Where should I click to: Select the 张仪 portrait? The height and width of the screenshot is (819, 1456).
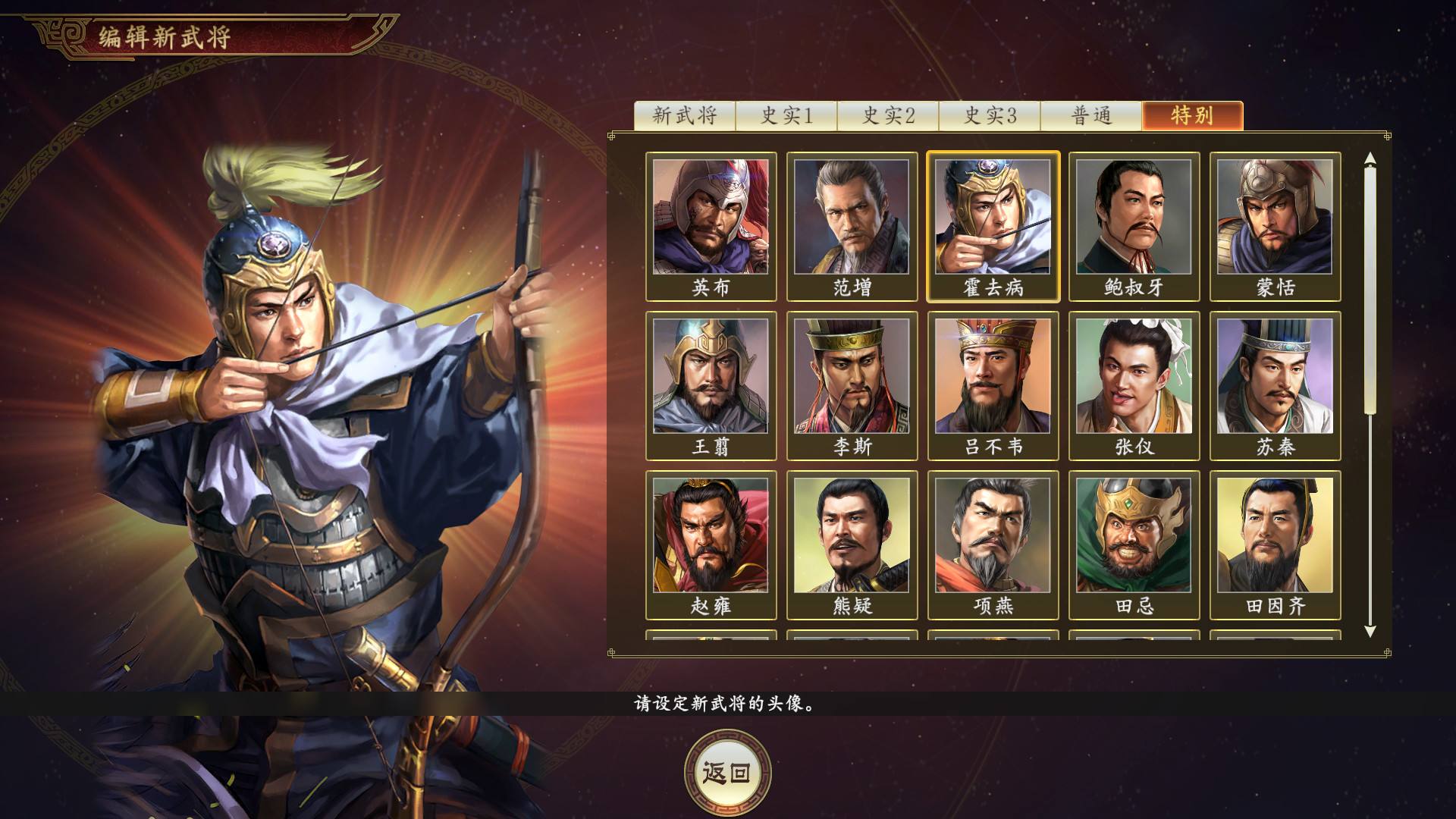coord(1135,387)
